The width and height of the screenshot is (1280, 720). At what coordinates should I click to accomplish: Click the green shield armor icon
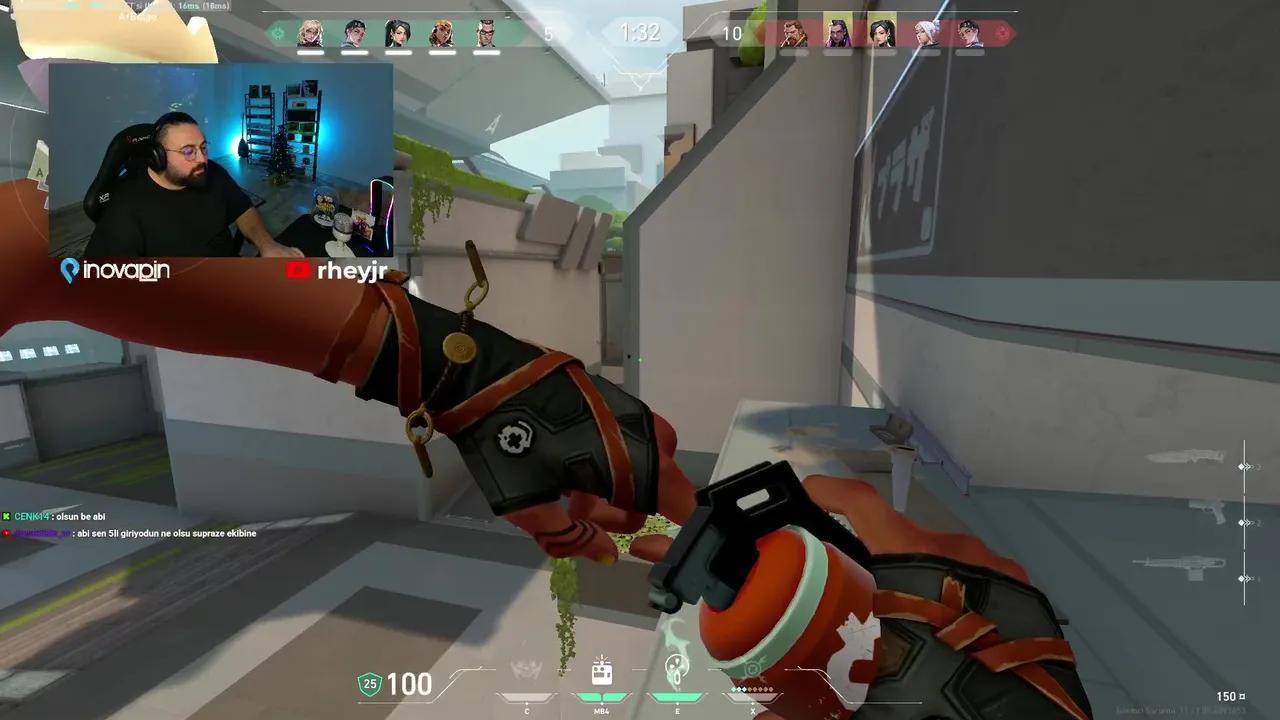pyautogui.click(x=369, y=685)
